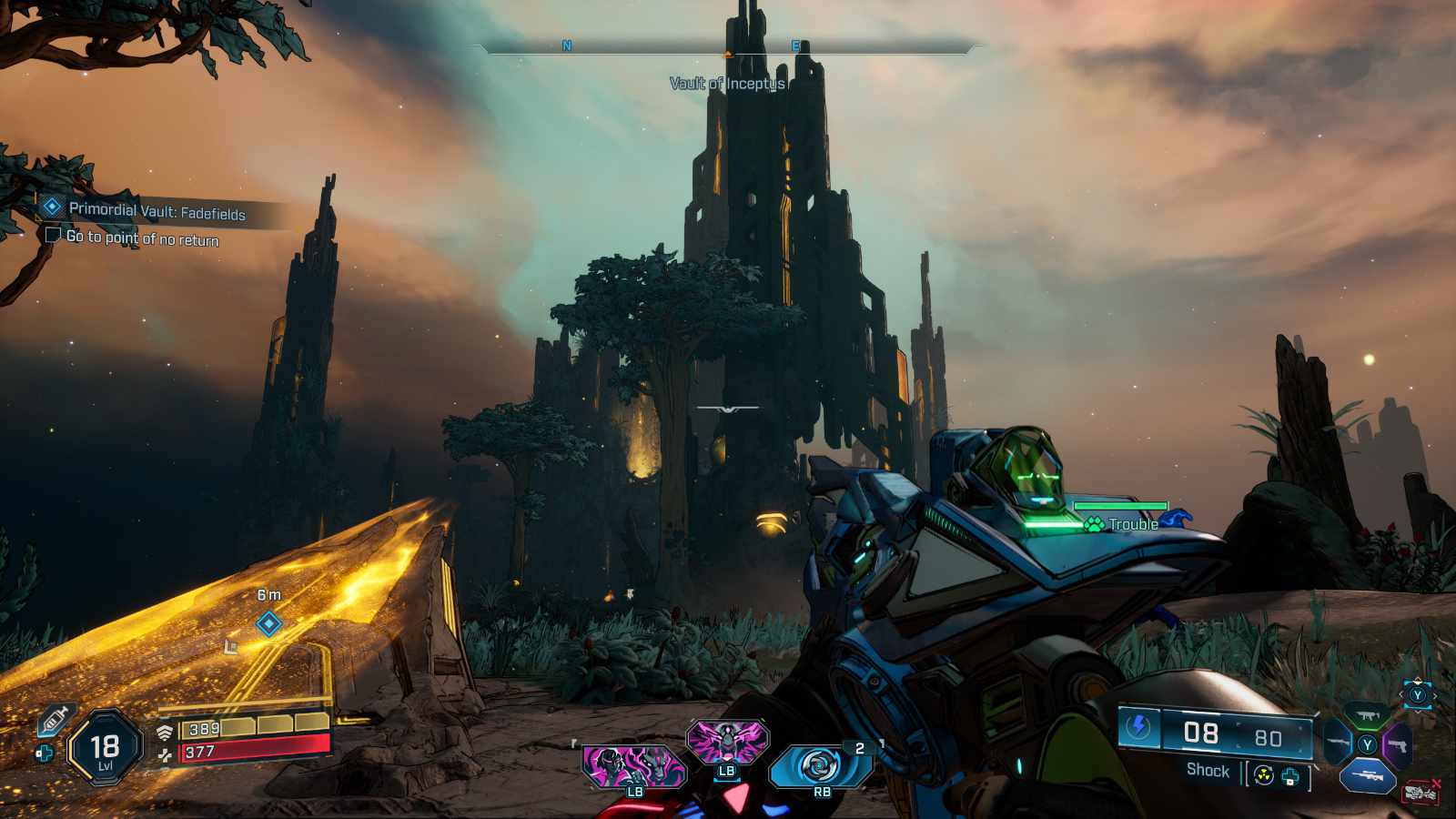Screen dimensions: 1456x819
Task: Click the compass bar at the top
Action: pyautogui.click(x=728, y=46)
